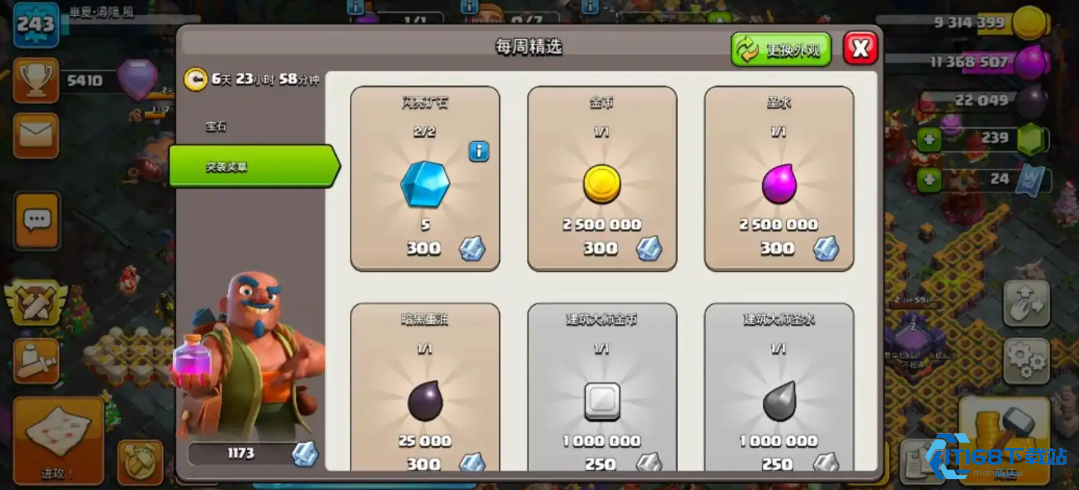Click the green 更换外观 button
The image size is (1079, 490).
(781, 49)
